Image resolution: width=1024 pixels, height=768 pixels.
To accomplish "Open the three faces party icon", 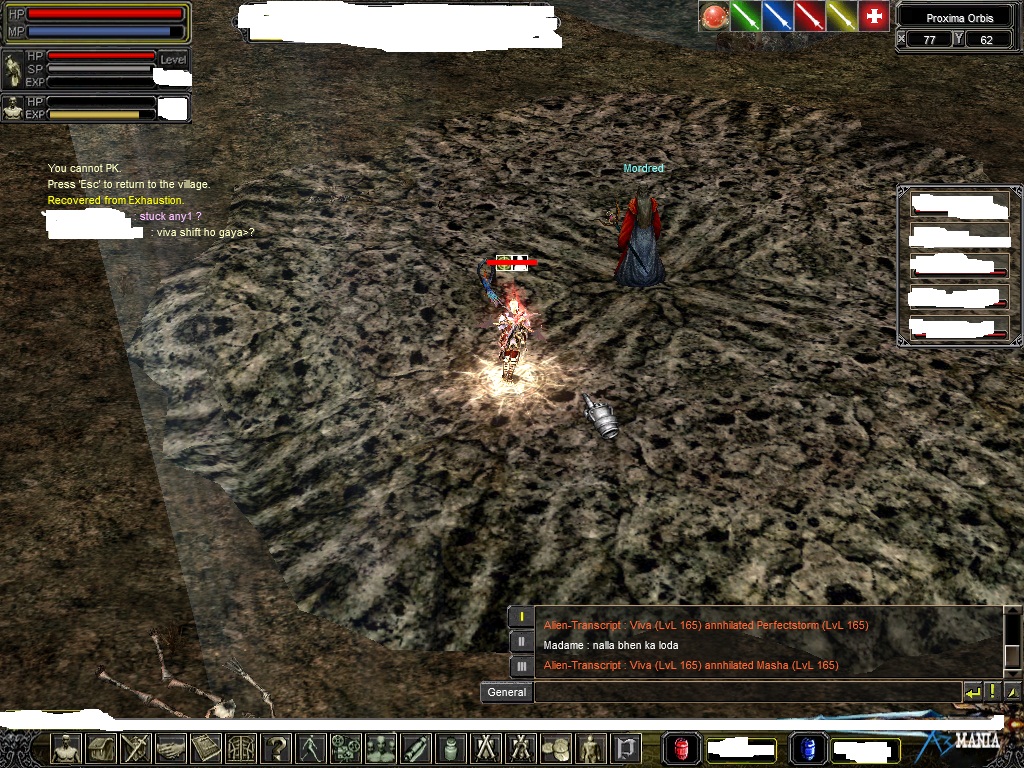I will [x=381, y=748].
